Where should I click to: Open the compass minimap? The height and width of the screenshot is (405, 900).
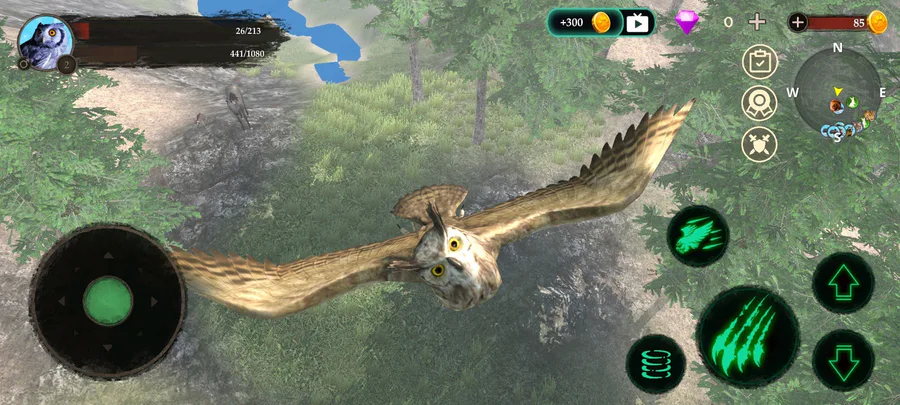tap(838, 92)
